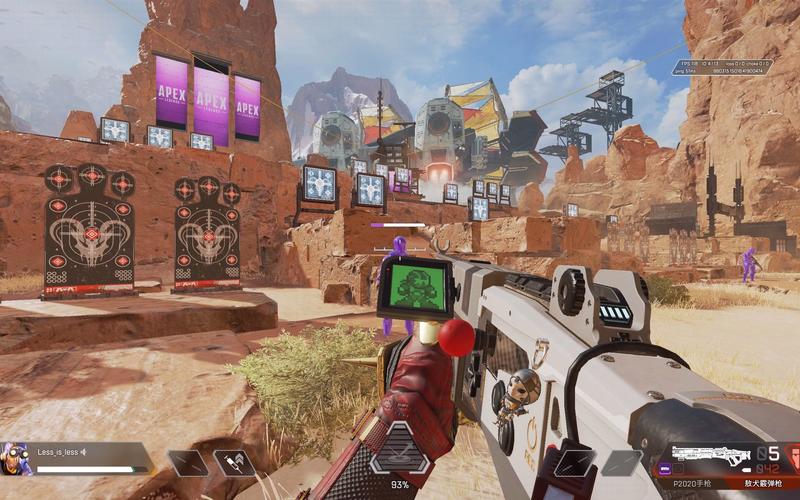The width and height of the screenshot is (800, 500).
Task: Click the purple ammo type icon
Action: [663, 466]
